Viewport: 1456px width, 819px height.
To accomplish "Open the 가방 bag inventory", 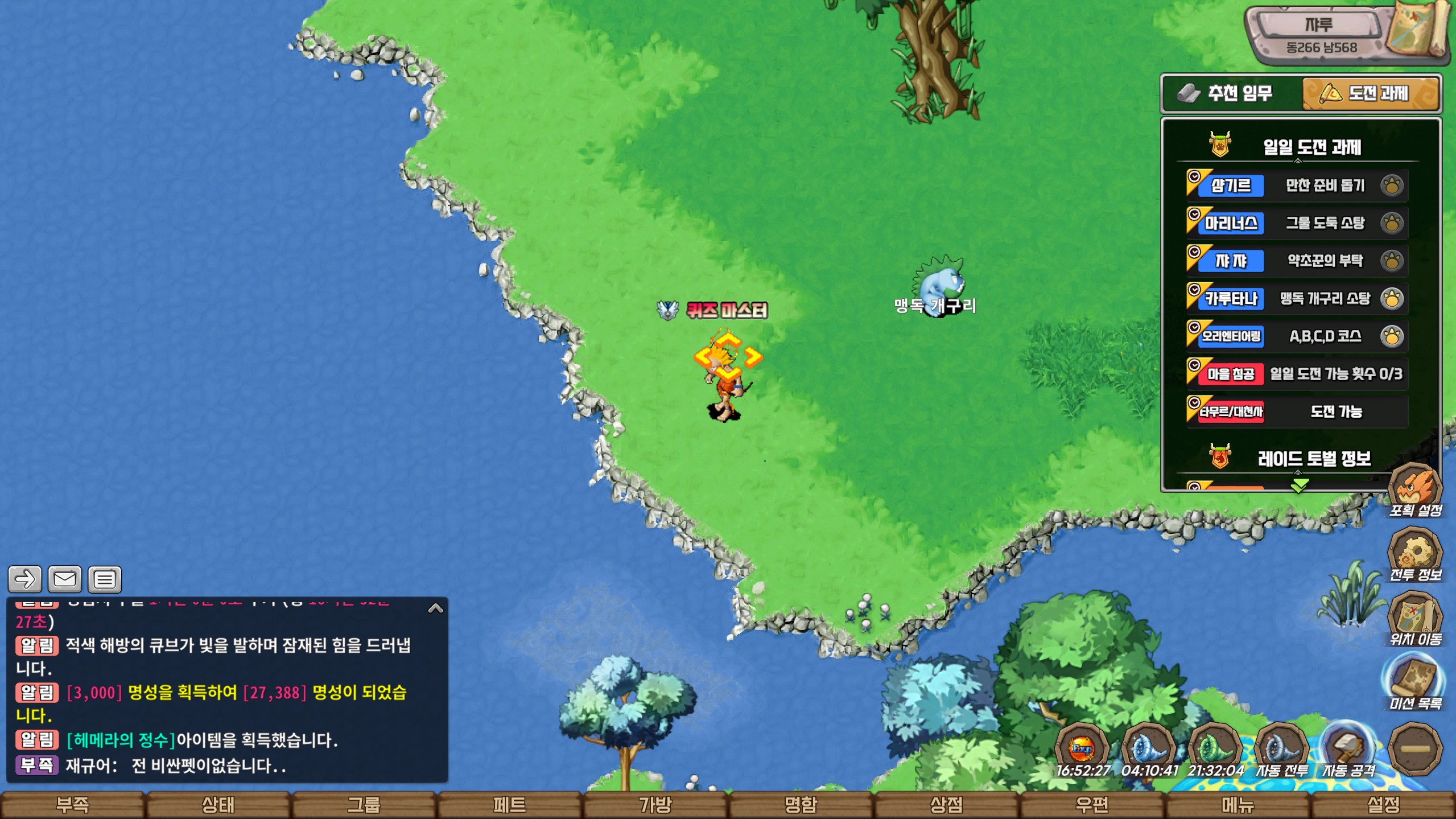I will (655, 805).
